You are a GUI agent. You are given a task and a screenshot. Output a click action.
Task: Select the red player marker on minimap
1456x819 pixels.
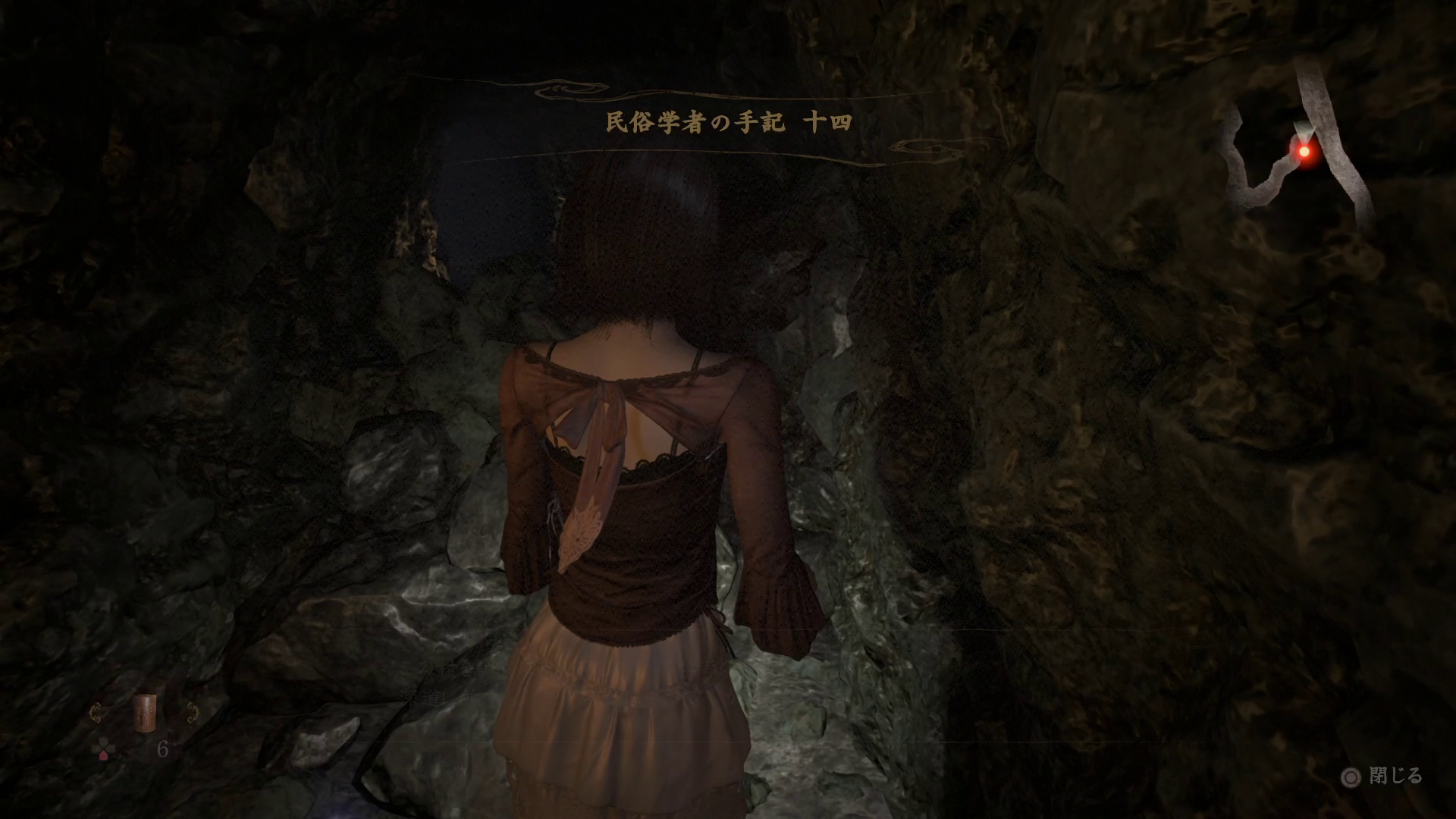tap(1304, 152)
